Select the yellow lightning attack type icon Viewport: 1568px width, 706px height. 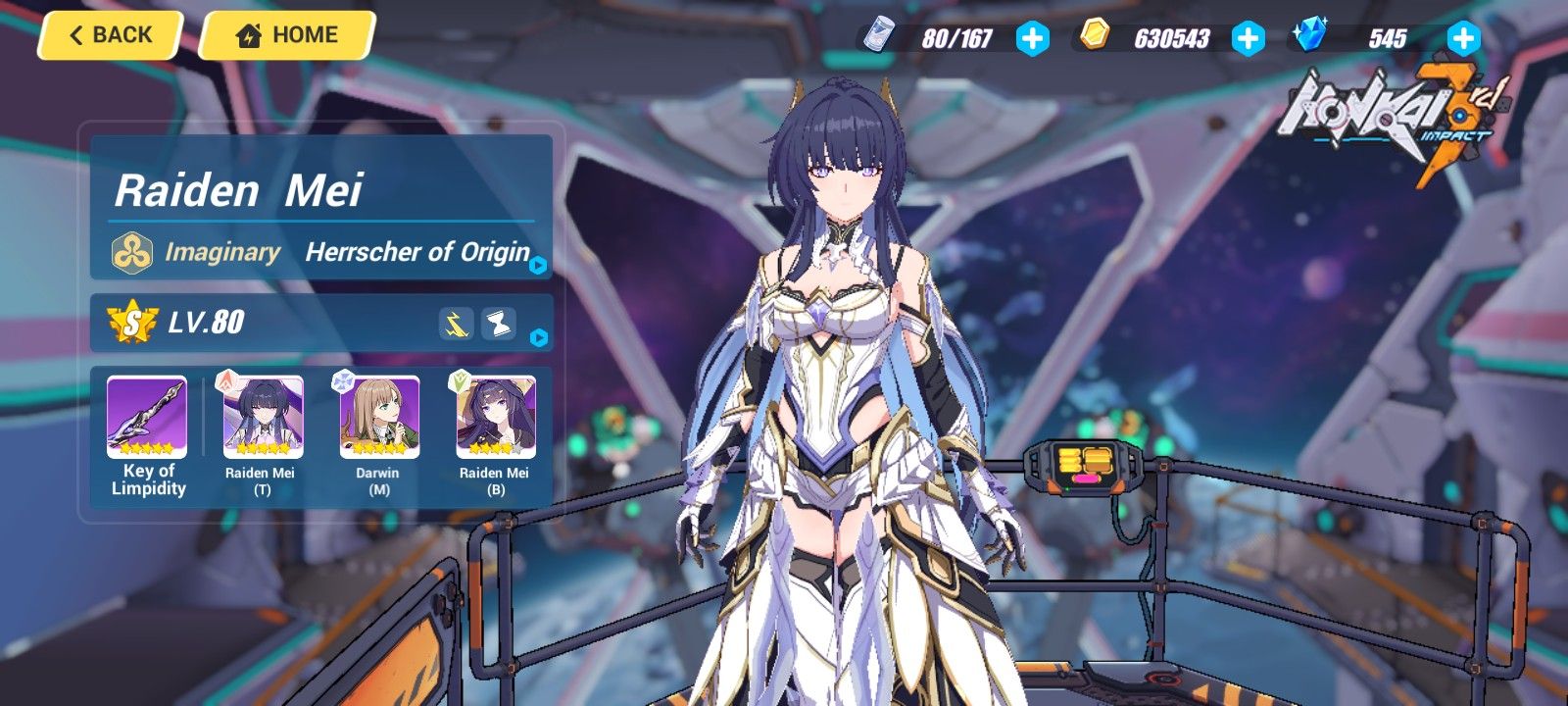(x=454, y=321)
